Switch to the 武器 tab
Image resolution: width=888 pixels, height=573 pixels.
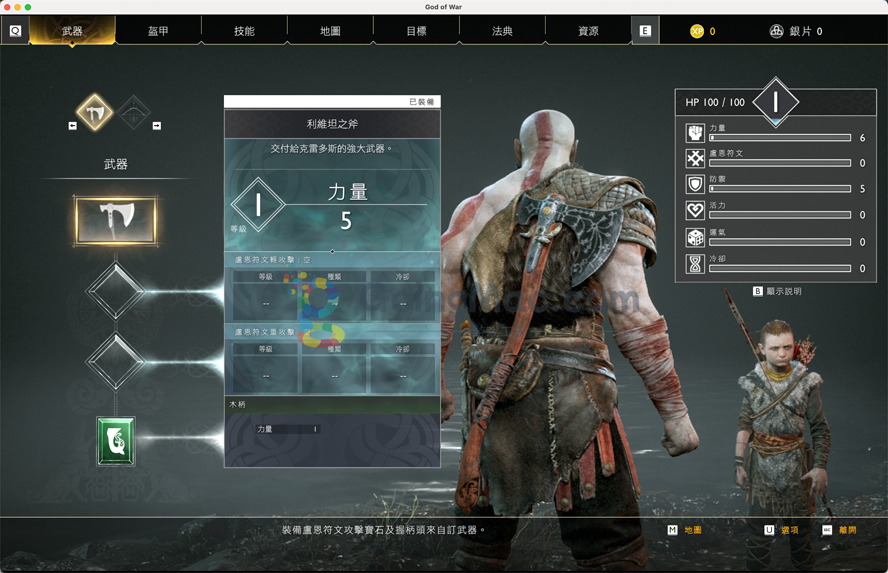[72, 31]
